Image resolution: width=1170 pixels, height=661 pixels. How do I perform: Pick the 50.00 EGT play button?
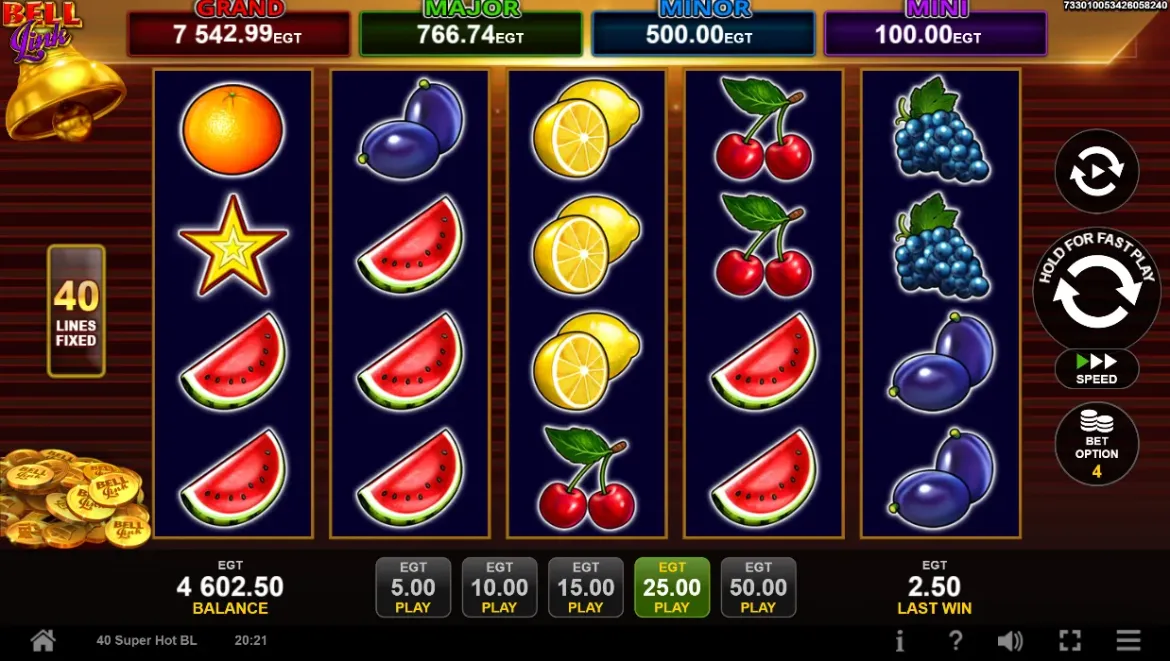(x=758, y=588)
